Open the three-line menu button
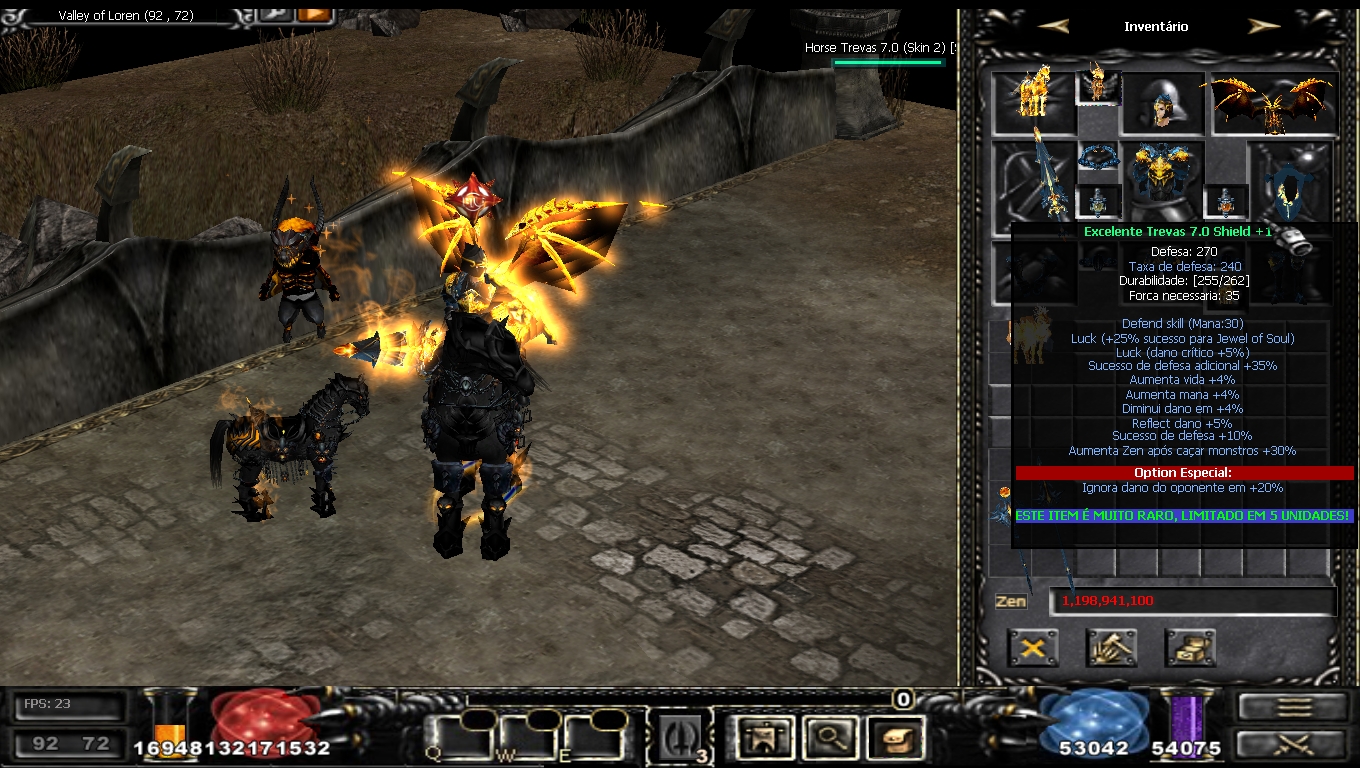The width and height of the screenshot is (1360, 768). (1294, 706)
